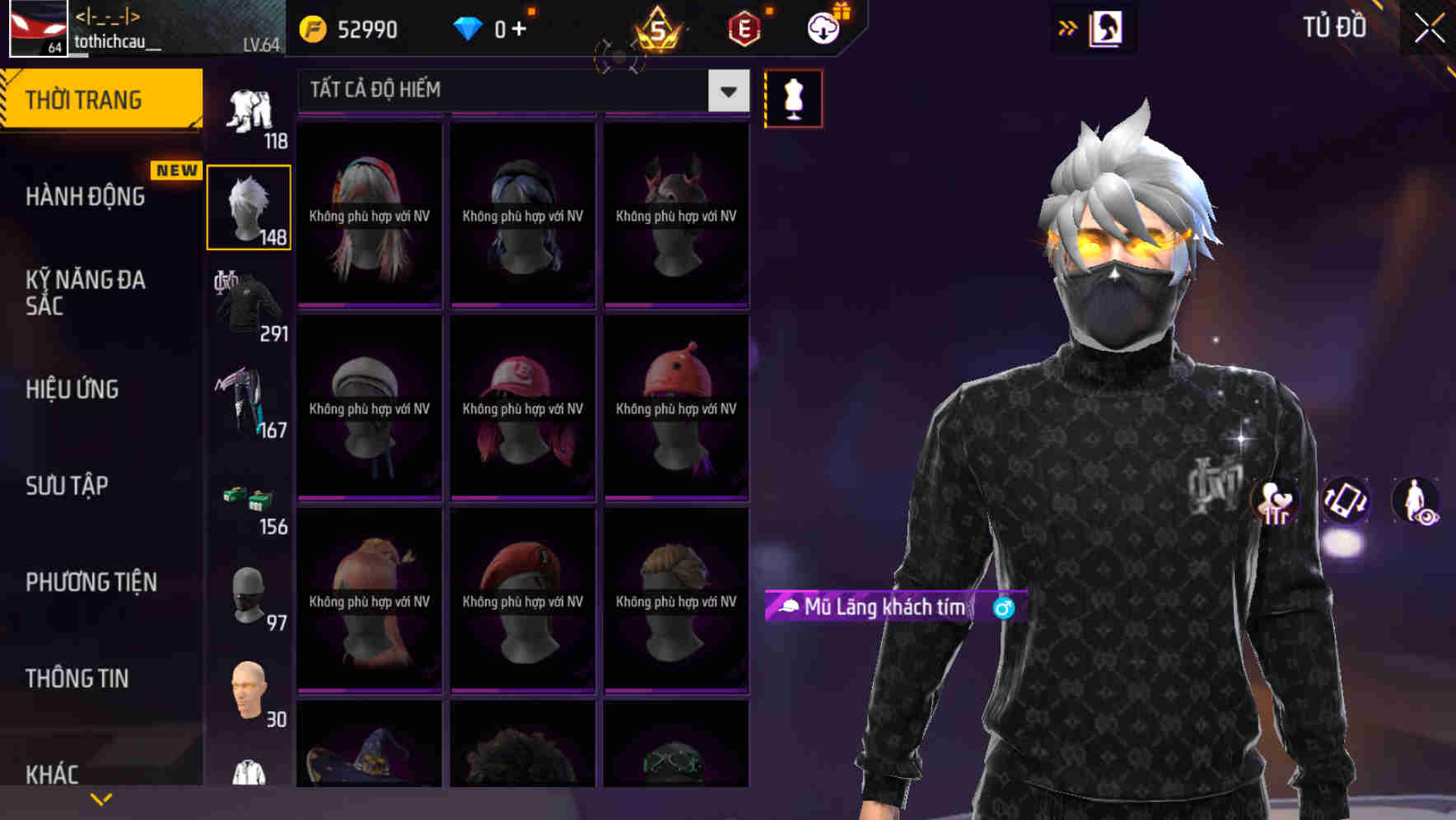Click the rotate character phone icon
Screen dimensions: 1456x820
(x=1346, y=503)
